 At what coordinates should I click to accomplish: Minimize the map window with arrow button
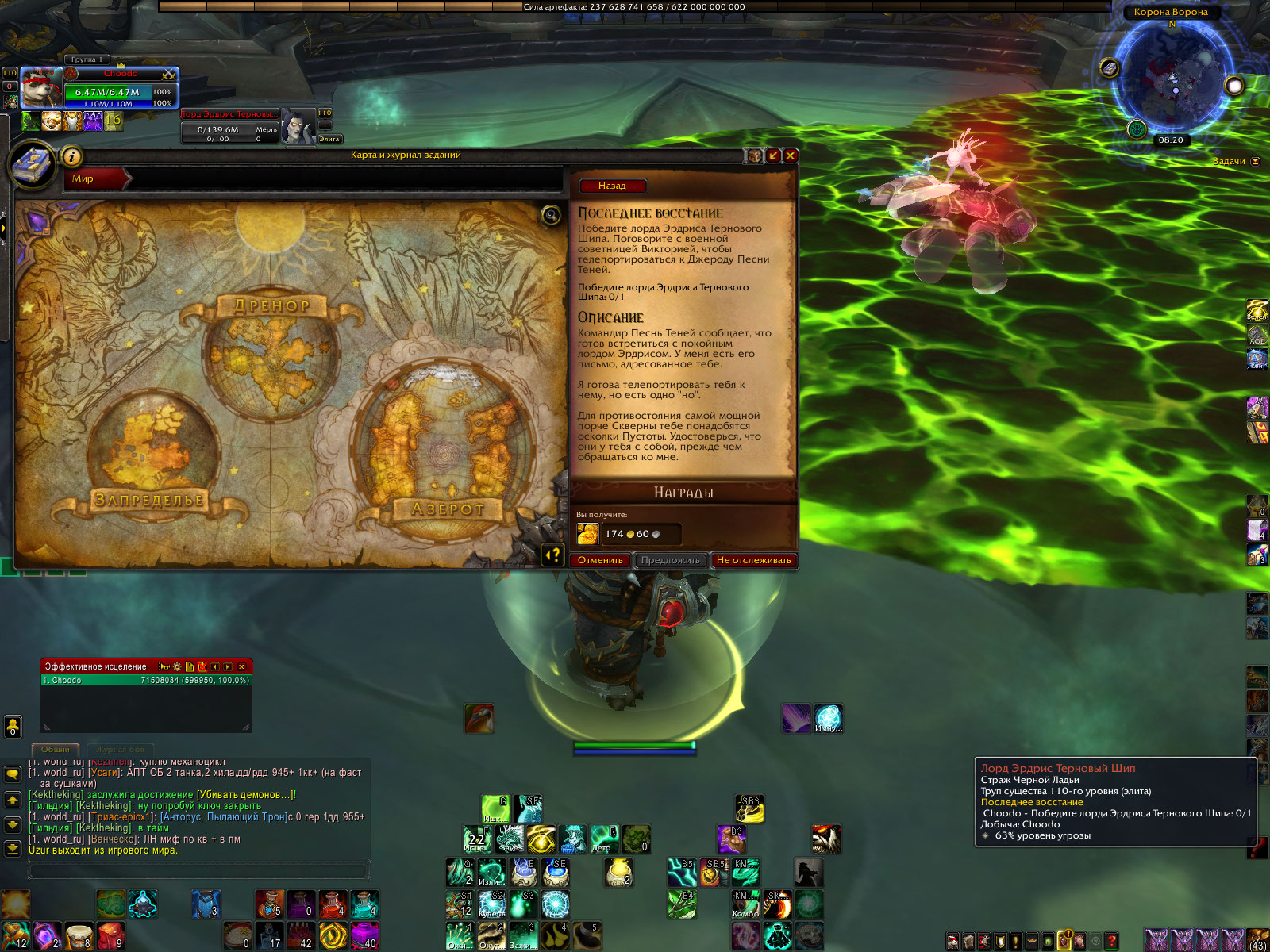772,155
